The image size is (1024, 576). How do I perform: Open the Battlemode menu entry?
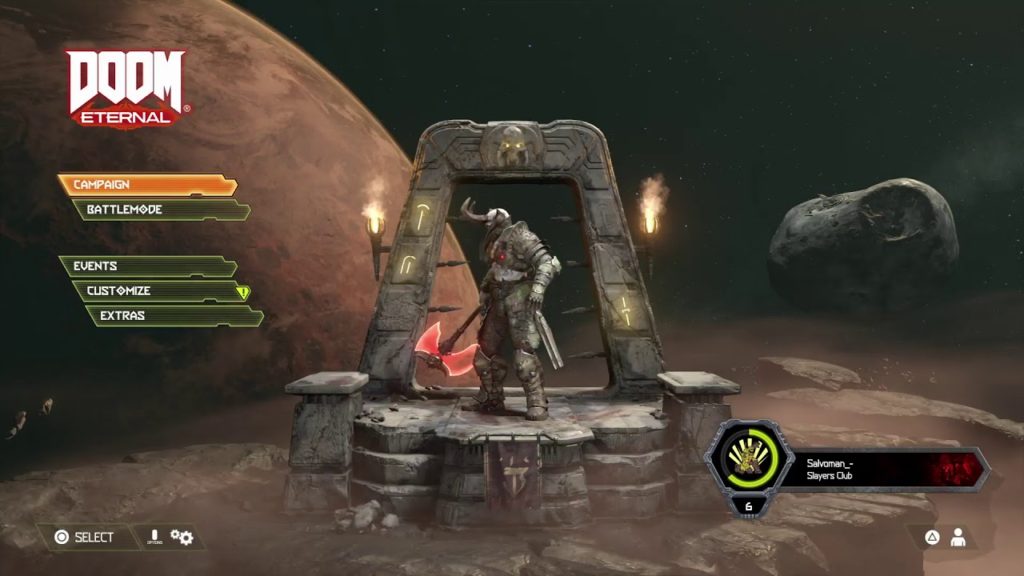coord(160,210)
